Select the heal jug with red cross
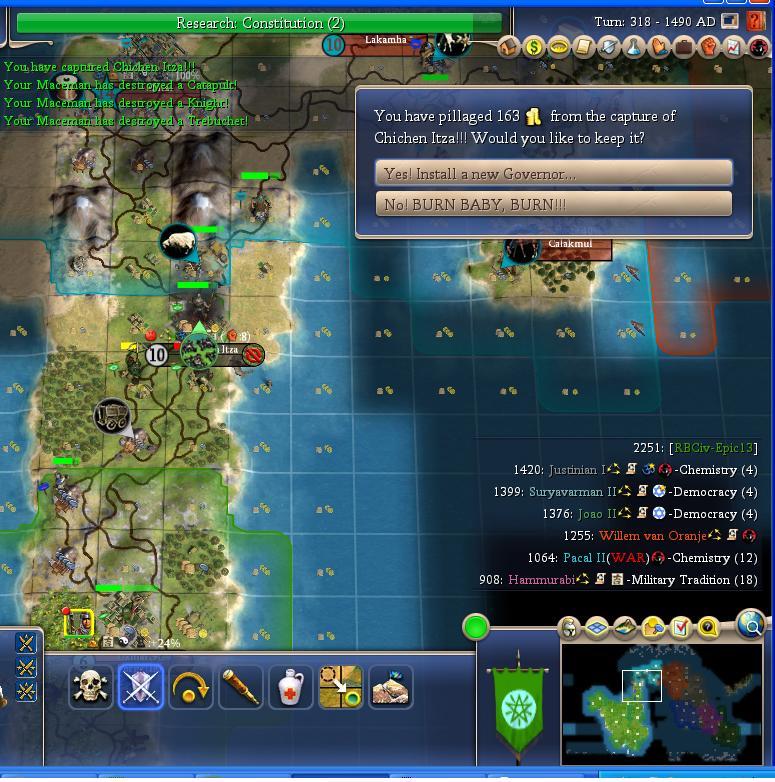 pos(291,687)
